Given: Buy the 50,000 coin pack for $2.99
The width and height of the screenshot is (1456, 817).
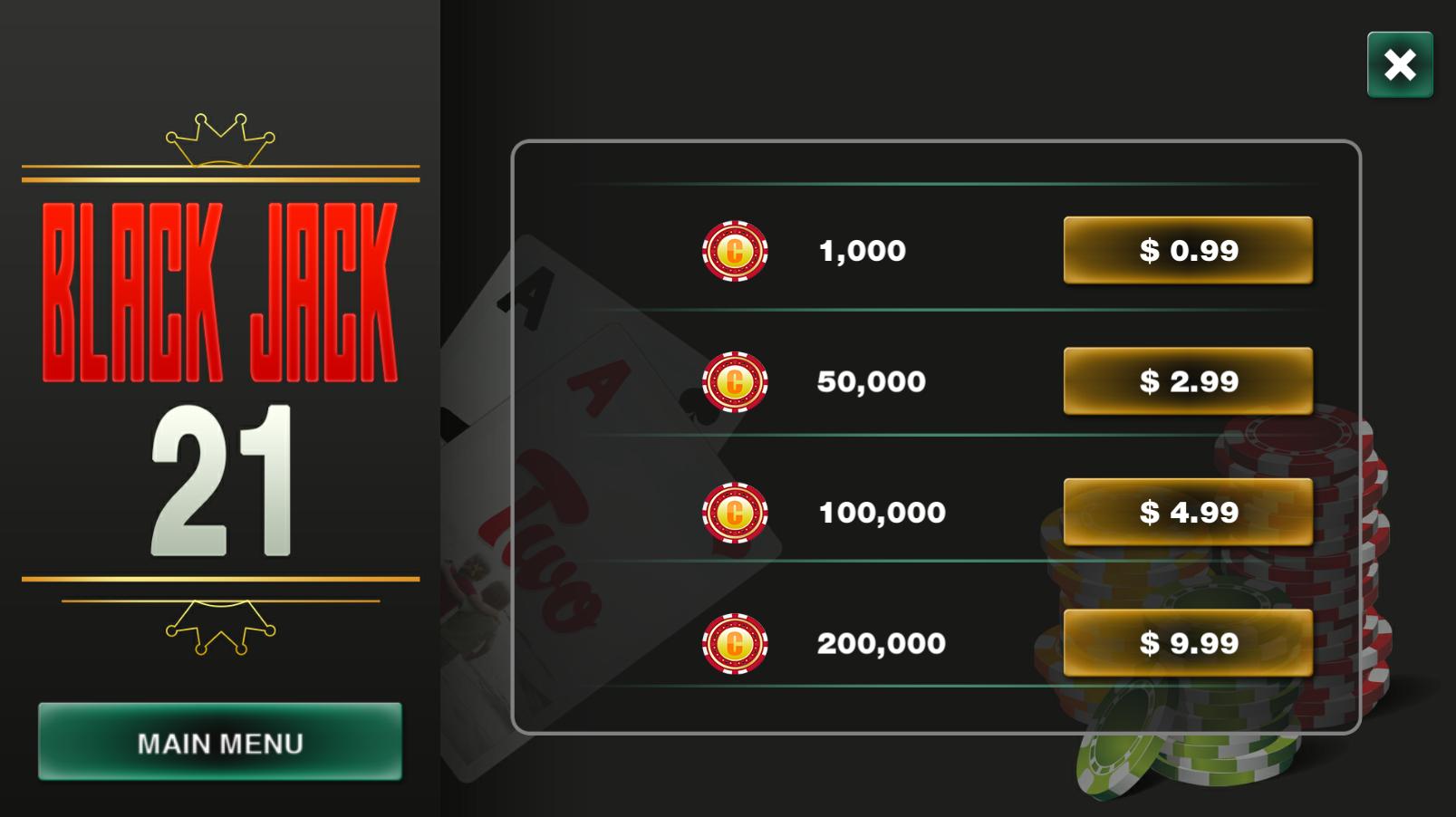Looking at the screenshot, I should click(x=1187, y=381).
